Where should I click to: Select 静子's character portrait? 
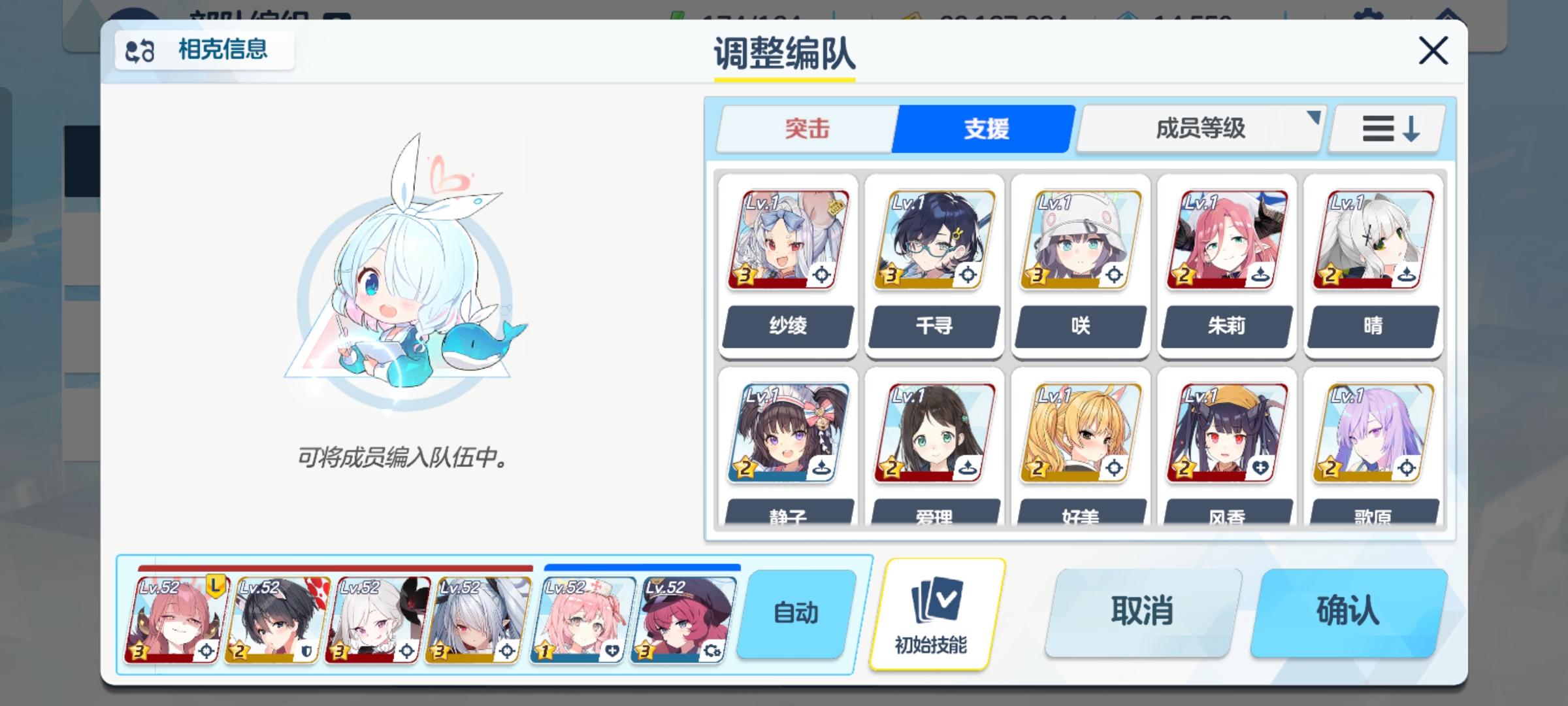(x=787, y=431)
